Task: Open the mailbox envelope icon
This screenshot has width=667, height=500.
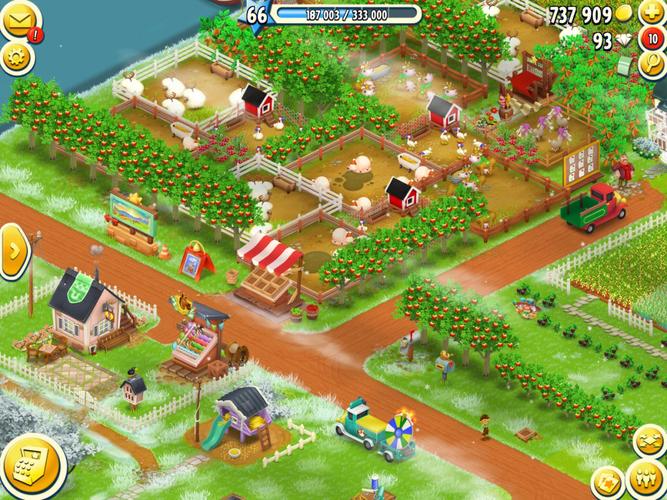Action: 18,20
